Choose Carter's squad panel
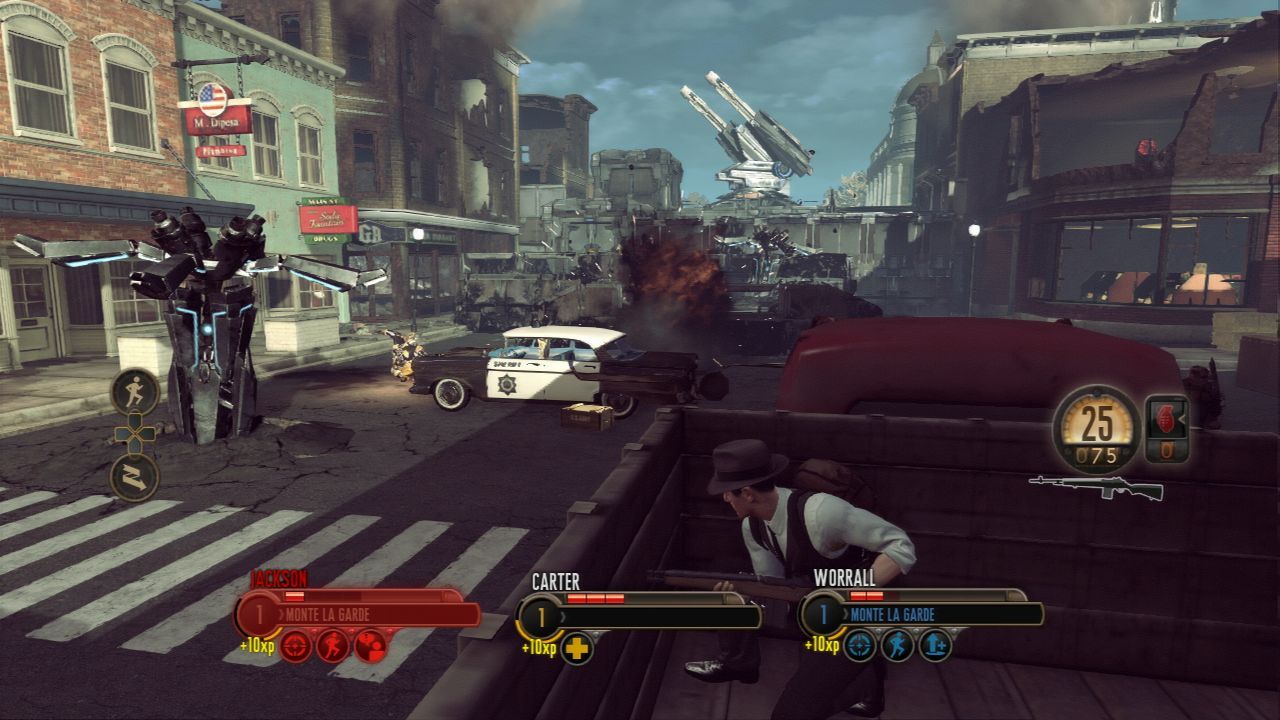Screen dimensions: 1280x720 tap(640, 615)
